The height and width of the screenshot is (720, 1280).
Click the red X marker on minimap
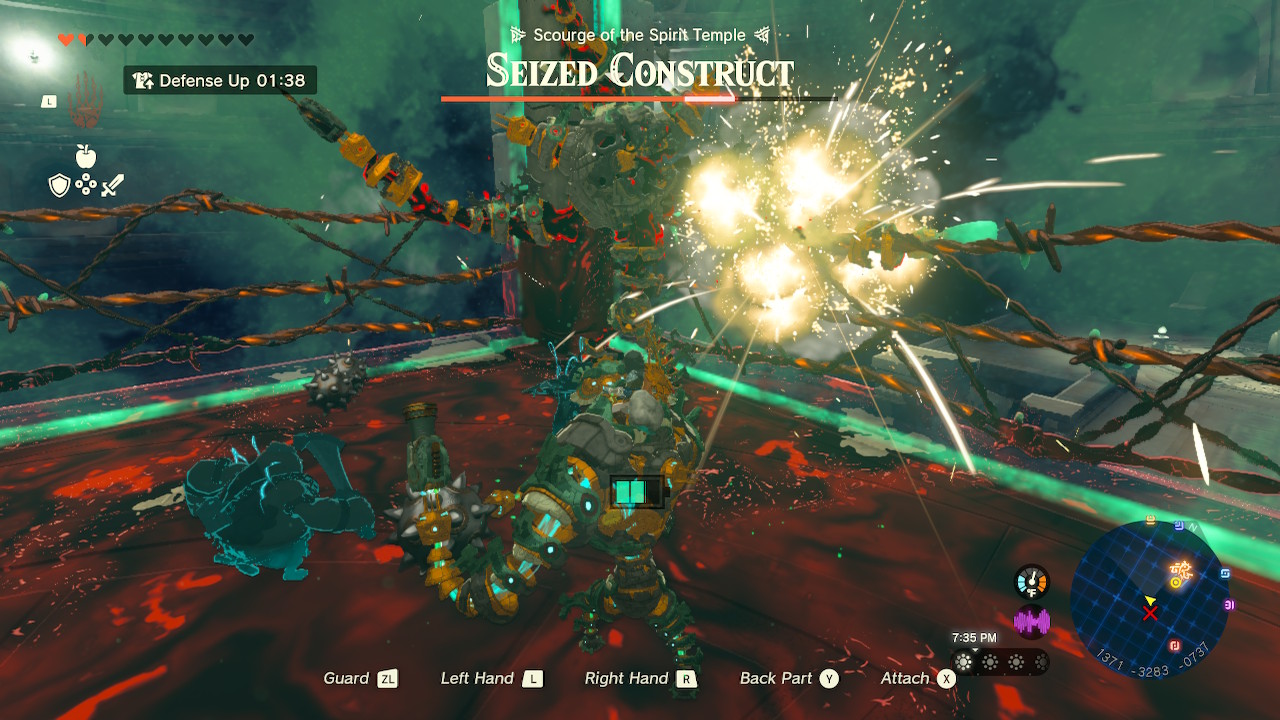(1151, 612)
